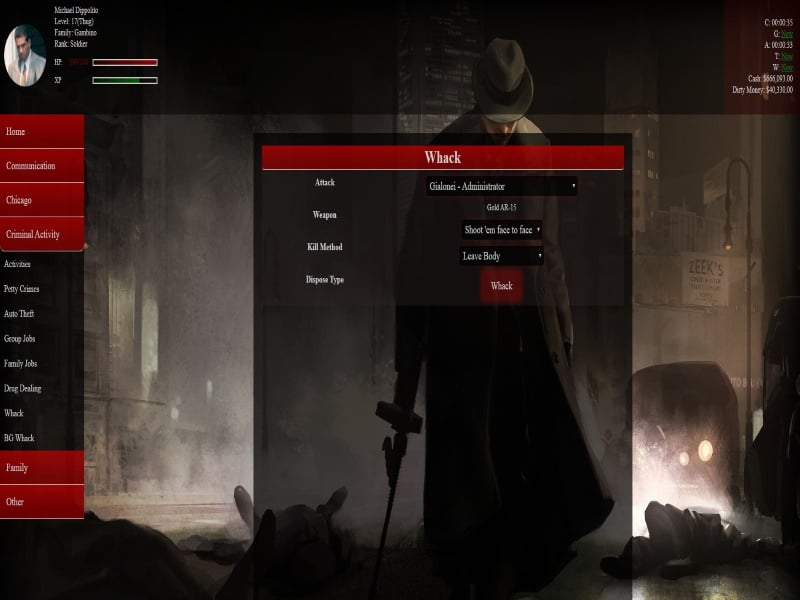
Task: Open the BG Whack page
Action: tap(19, 438)
